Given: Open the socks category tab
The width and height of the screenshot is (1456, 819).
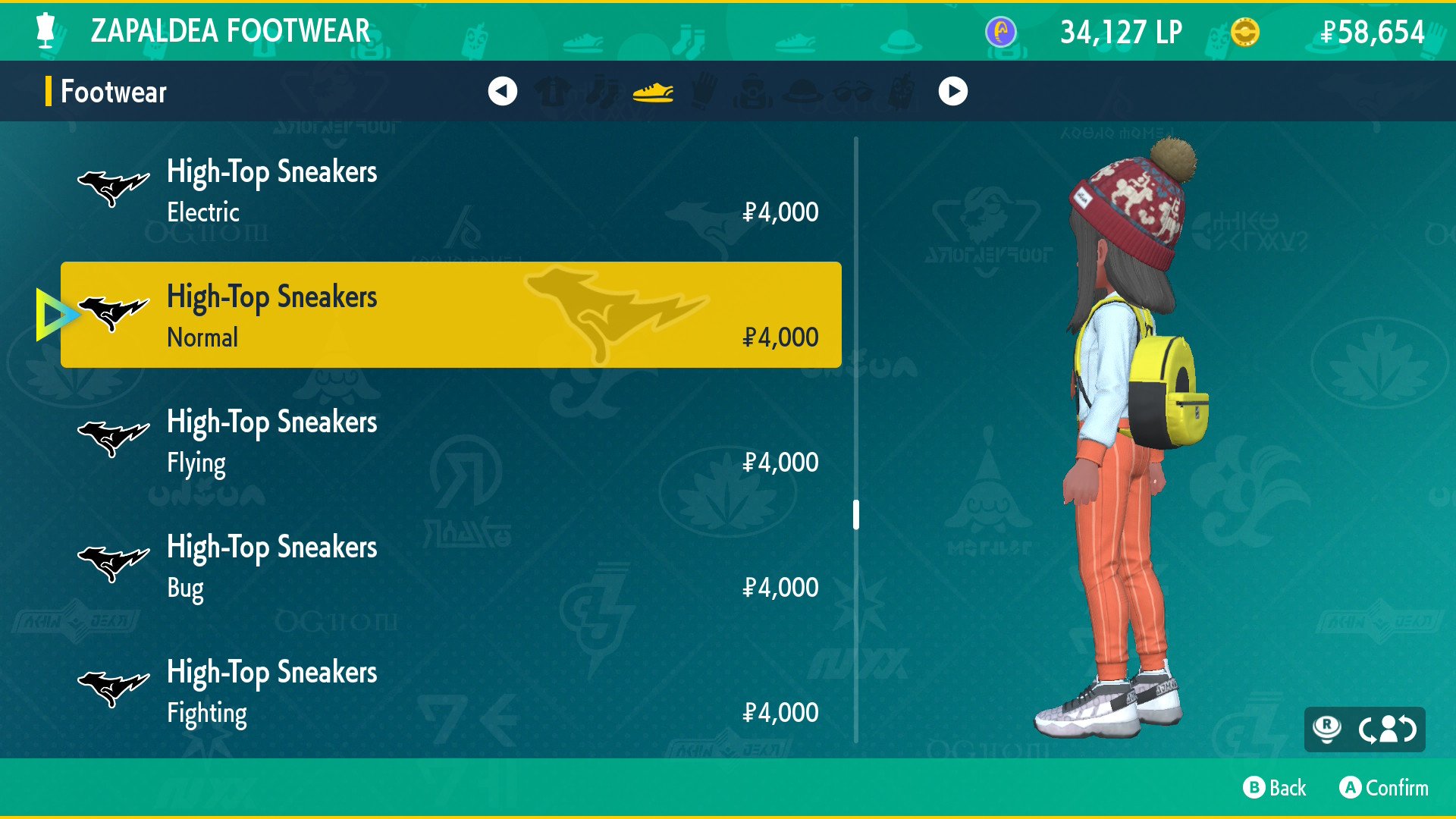Looking at the screenshot, I should point(603,92).
